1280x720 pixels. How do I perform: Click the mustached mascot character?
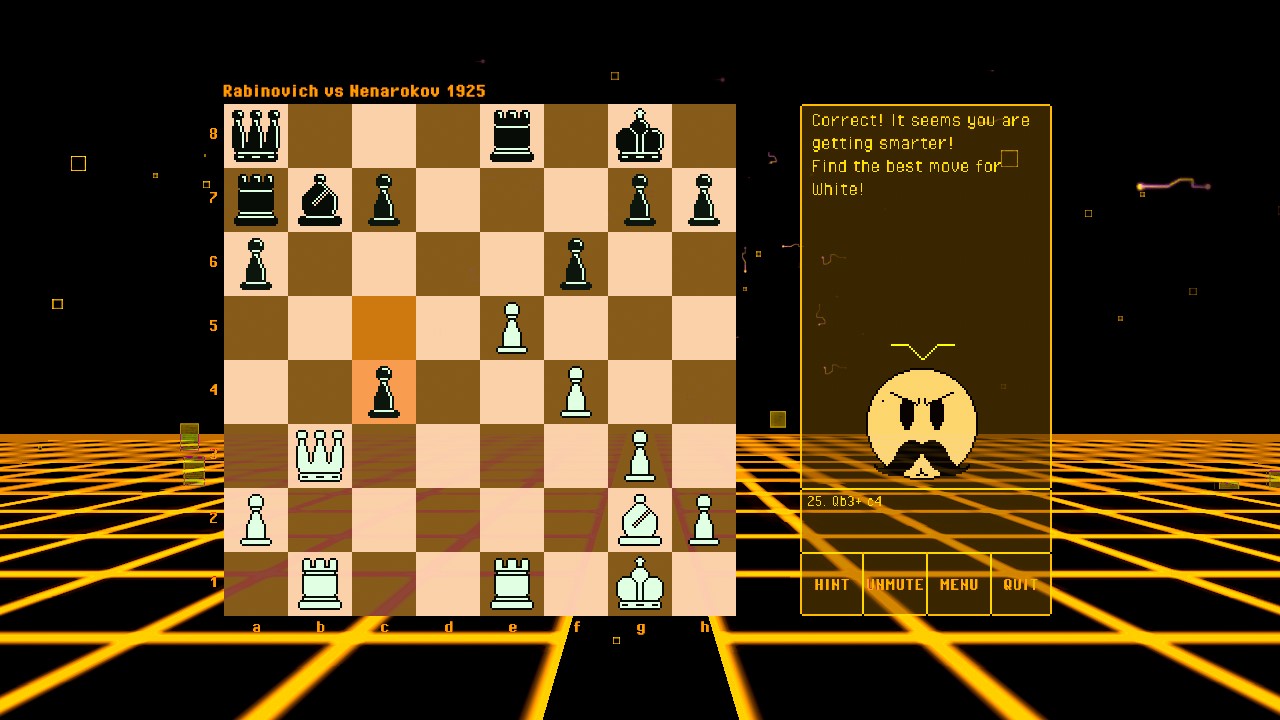click(x=921, y=425)
